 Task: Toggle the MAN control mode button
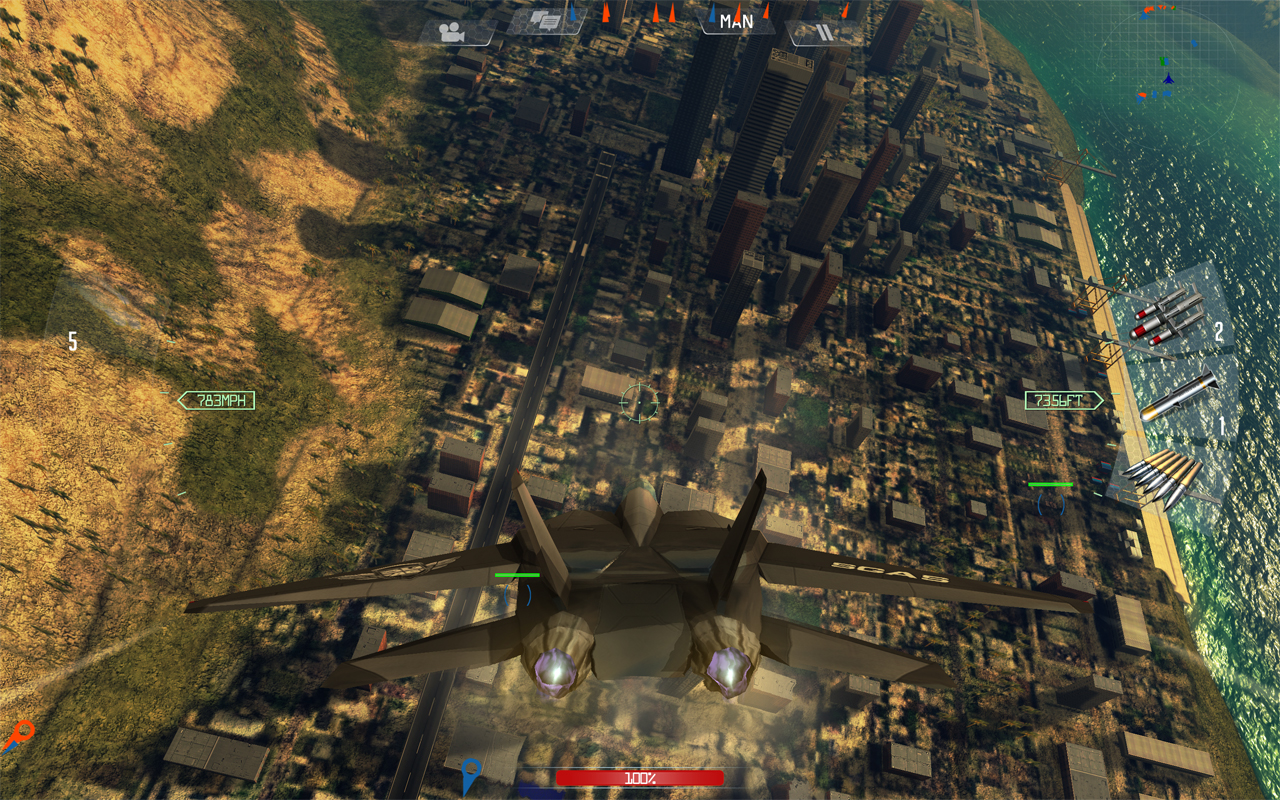736,20
